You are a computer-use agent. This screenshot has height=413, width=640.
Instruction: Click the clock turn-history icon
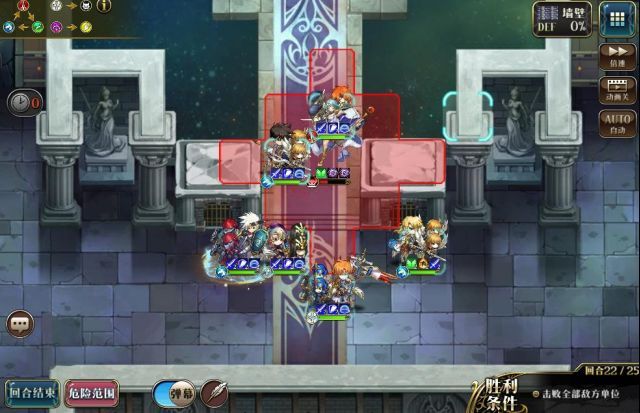(x=21, y=101)
